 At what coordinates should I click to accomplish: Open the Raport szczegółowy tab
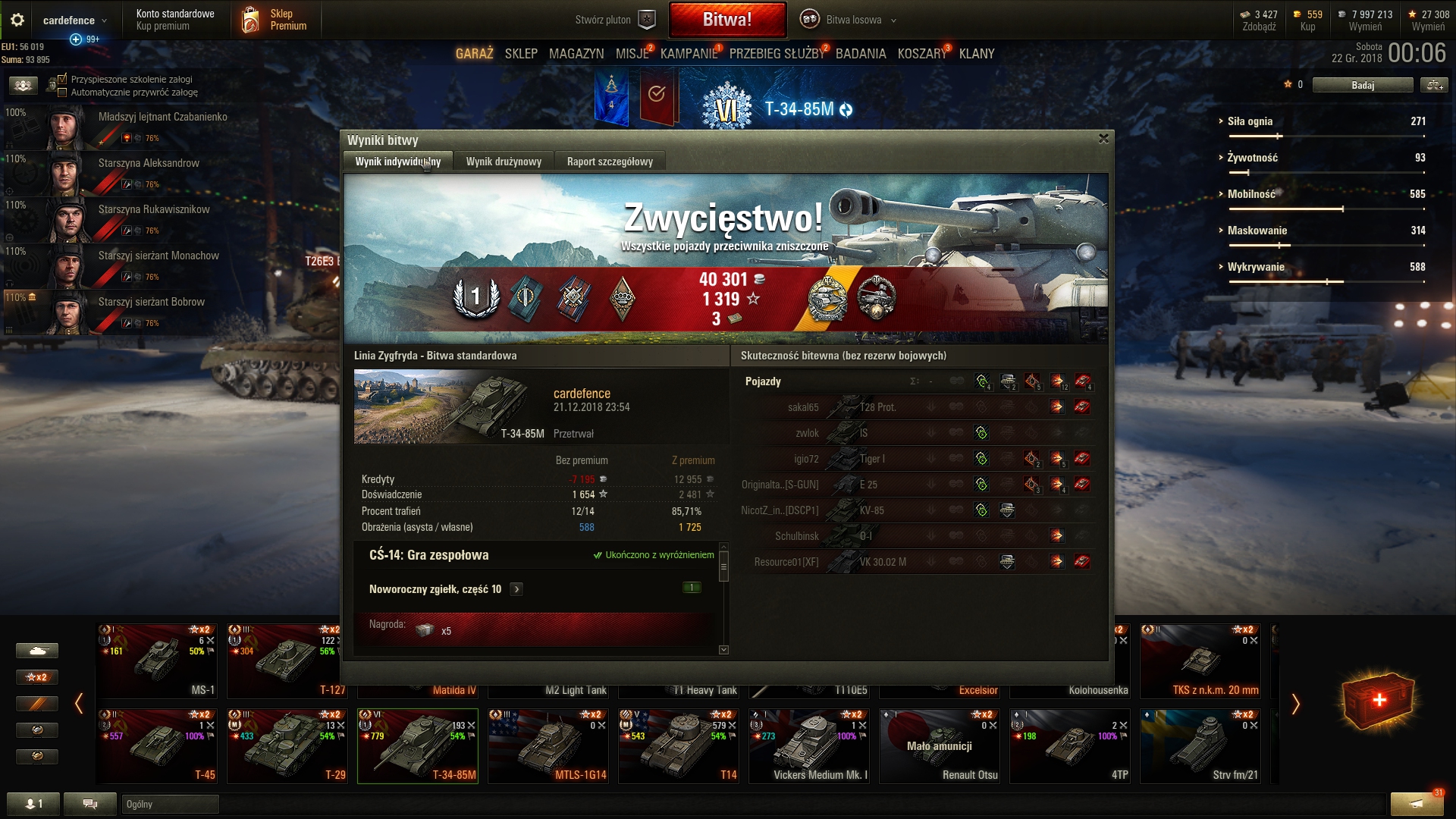pyautogui.click(x=610, y=162)
